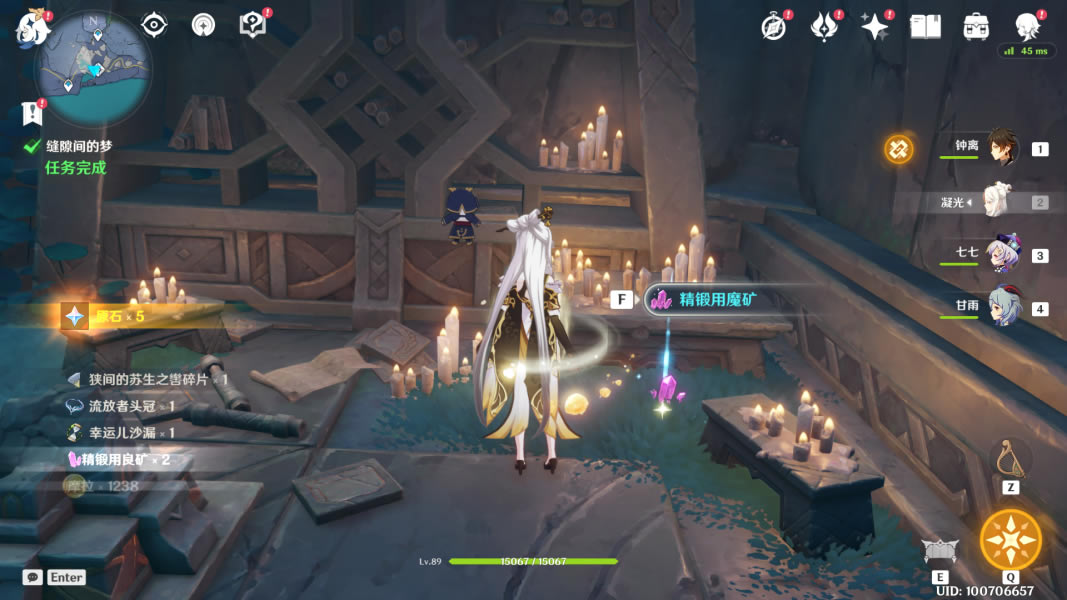This screenshot has width=1067, height=600.
Task: Use the lyre gadget icon
Action: pyautogui.click(x=1010, y=458)
